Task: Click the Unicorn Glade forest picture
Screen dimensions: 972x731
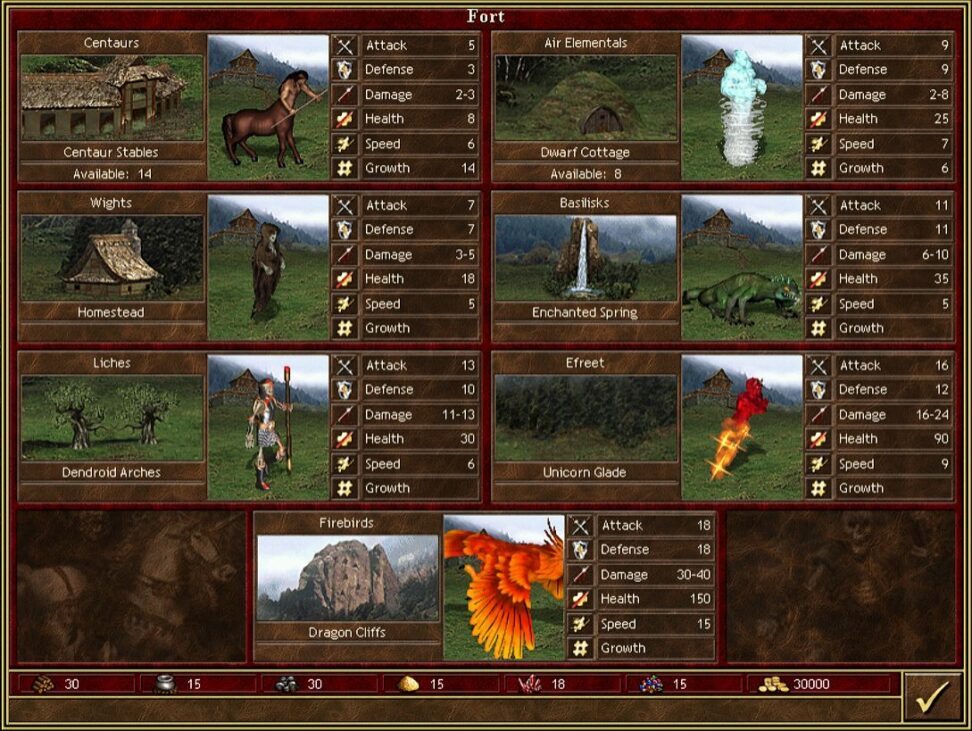Action: [585, 418]
